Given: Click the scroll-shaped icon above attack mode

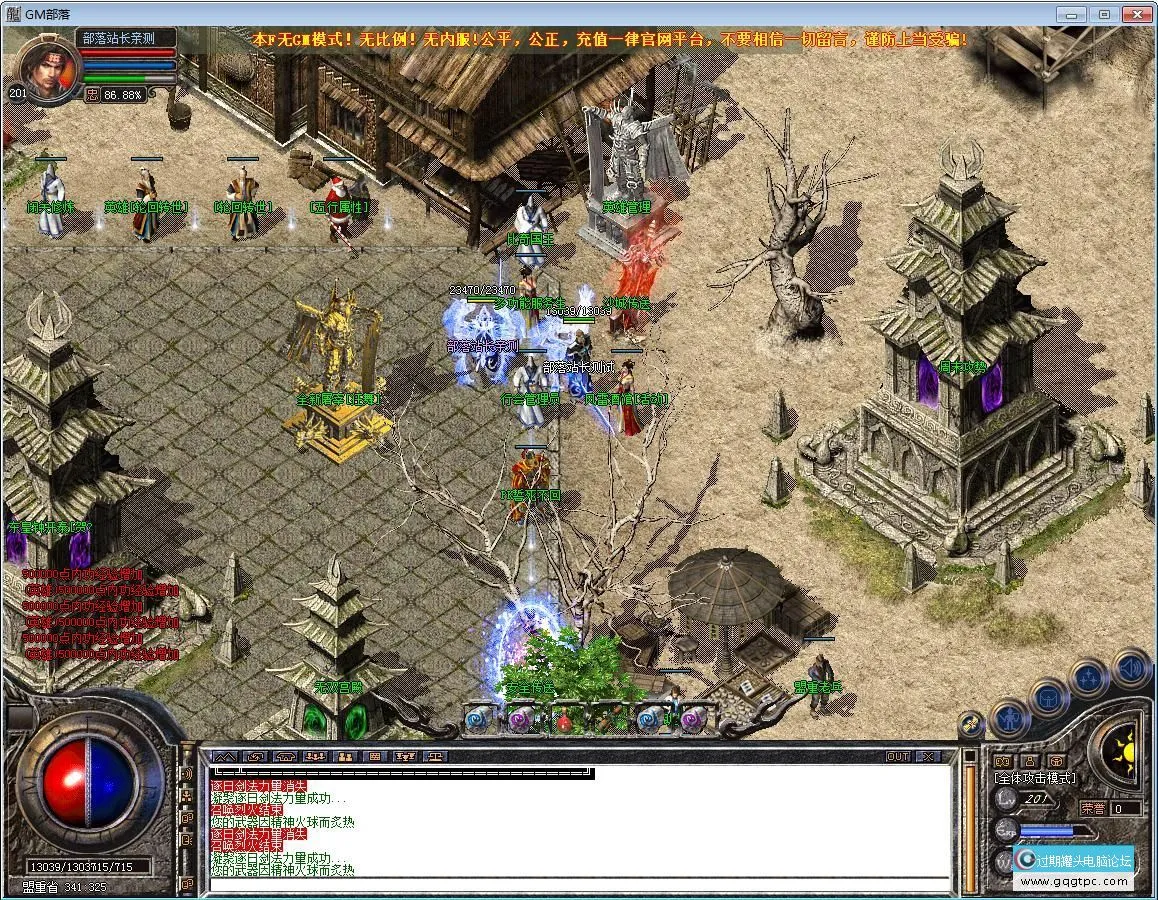Looking at the screenshot, I should [x=1003, y=760].
